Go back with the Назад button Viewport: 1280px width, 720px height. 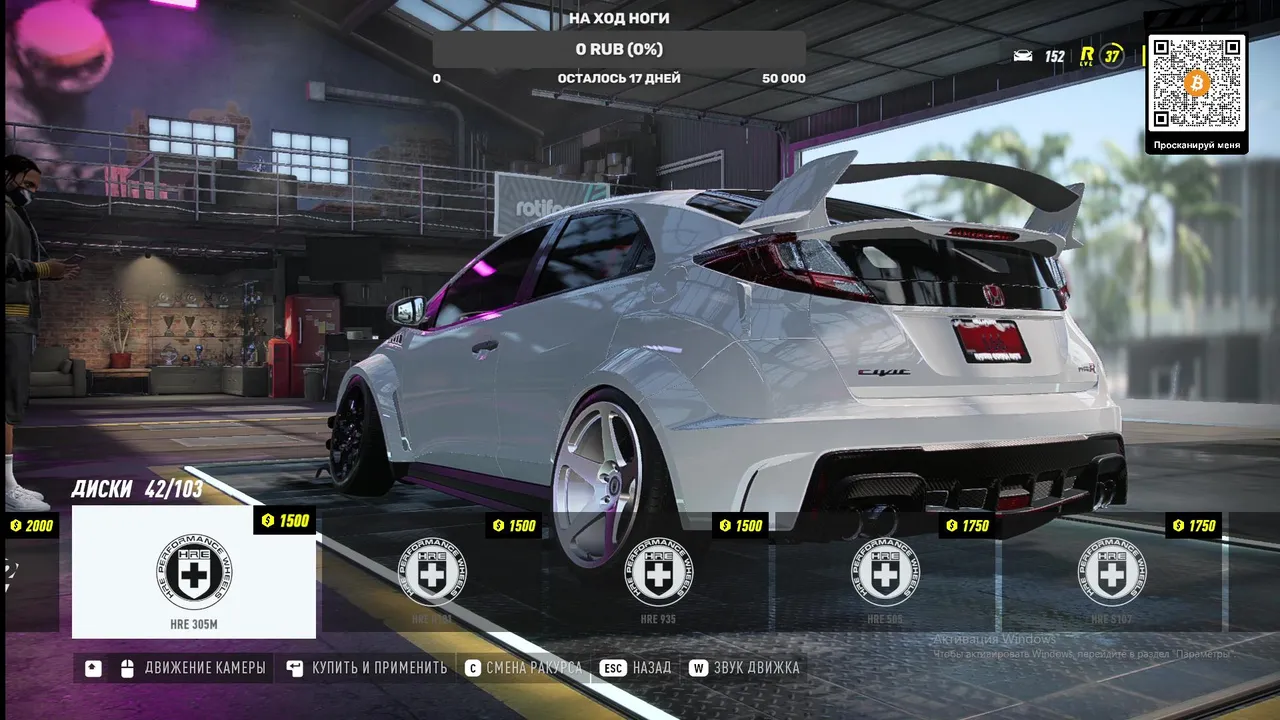[637, 668]
